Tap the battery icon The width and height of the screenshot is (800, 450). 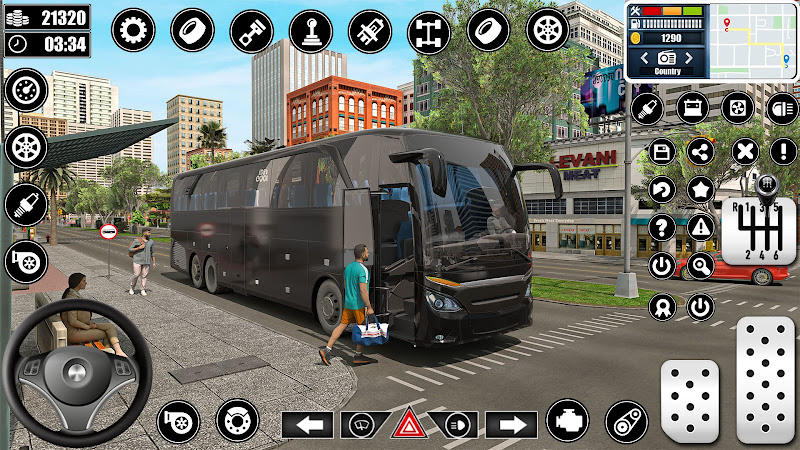tap(692, 107)
